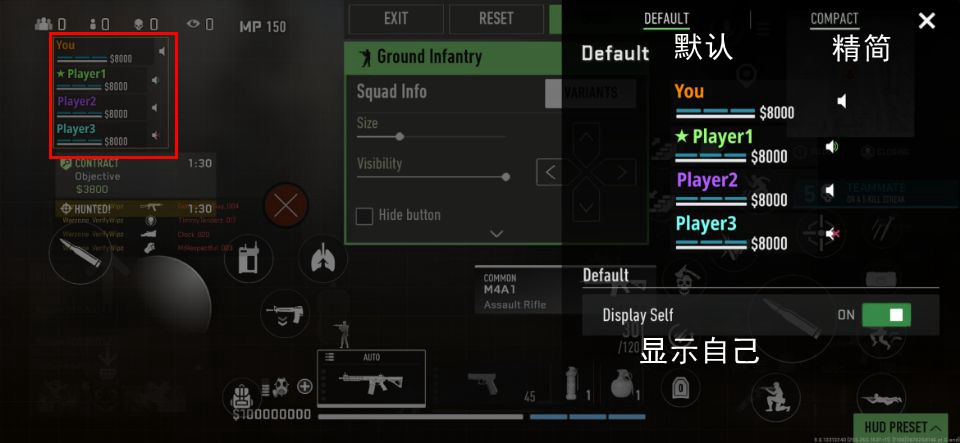The width and height of the screenshot is (960, 443).
Task: Adjust the Size slider handle
Action: pyautogui.click(x=400, y=136)
